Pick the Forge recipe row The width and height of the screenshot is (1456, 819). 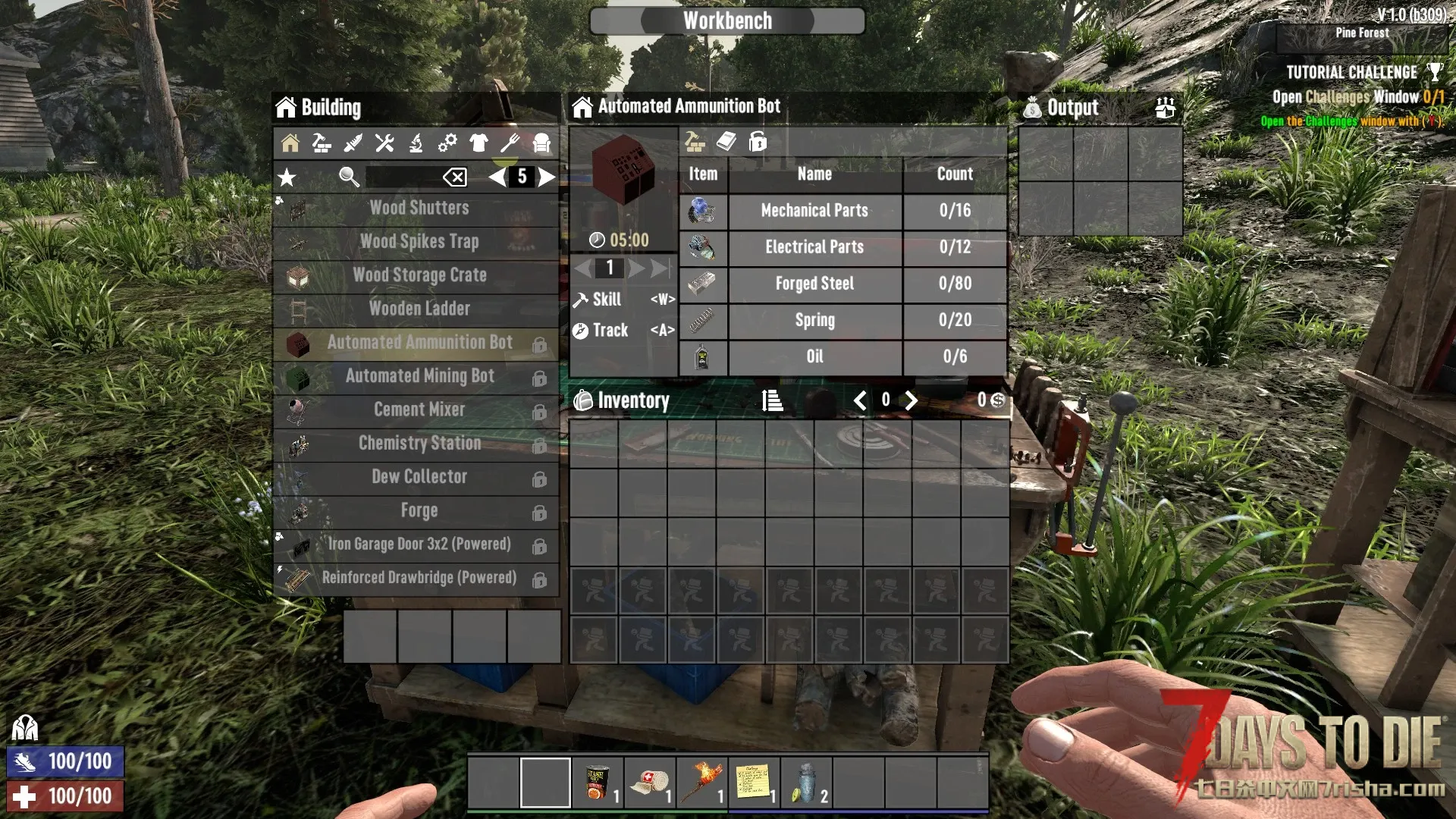click(419, 511)
